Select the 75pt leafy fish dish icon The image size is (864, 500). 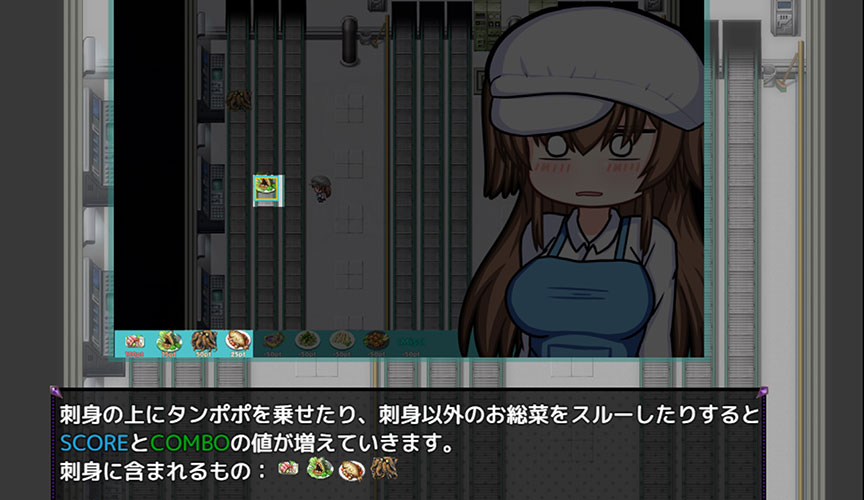[x=168, y=342]
